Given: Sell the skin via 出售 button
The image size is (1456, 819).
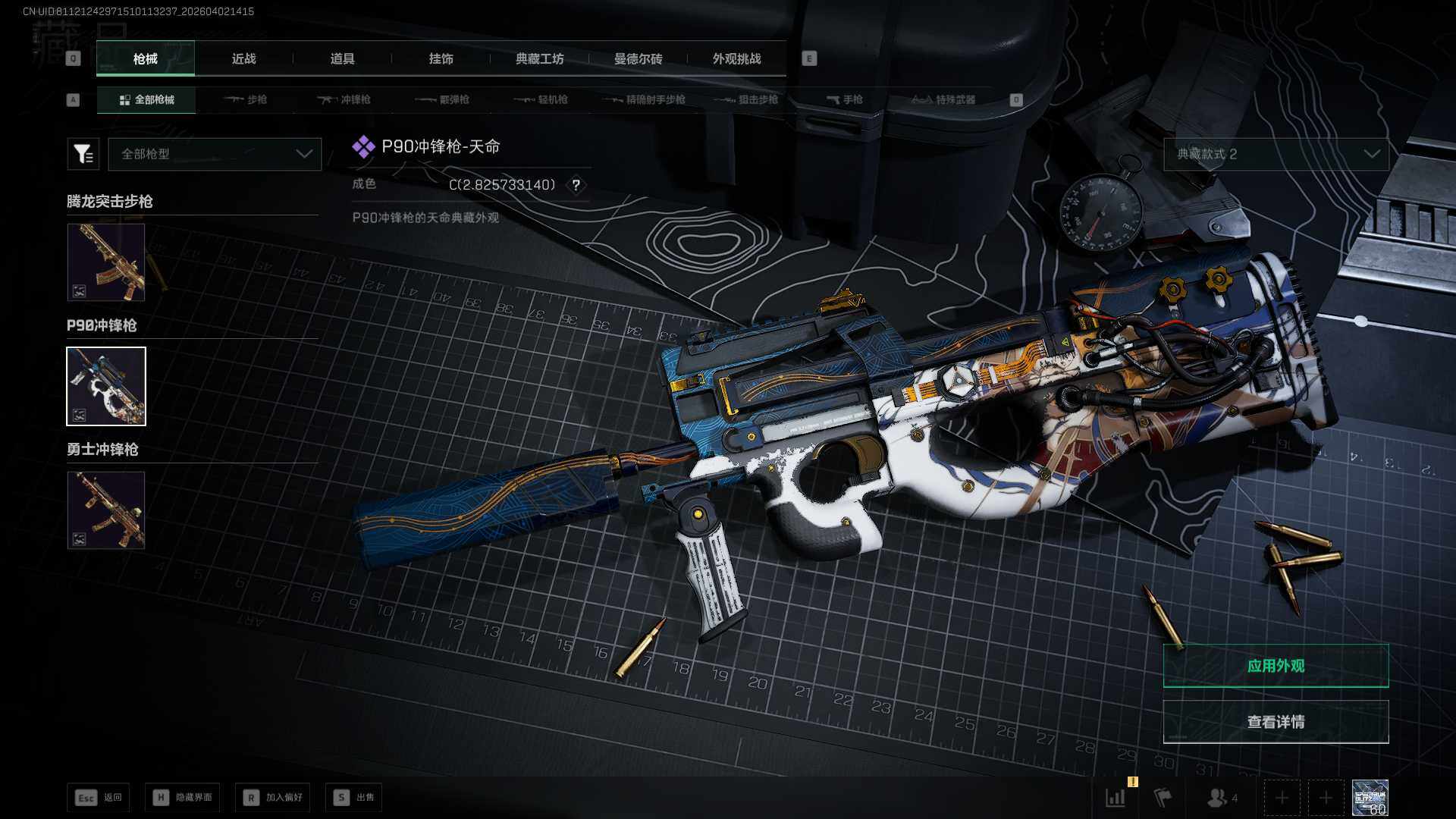Looking at the screenshot, I should click(354, 798).
